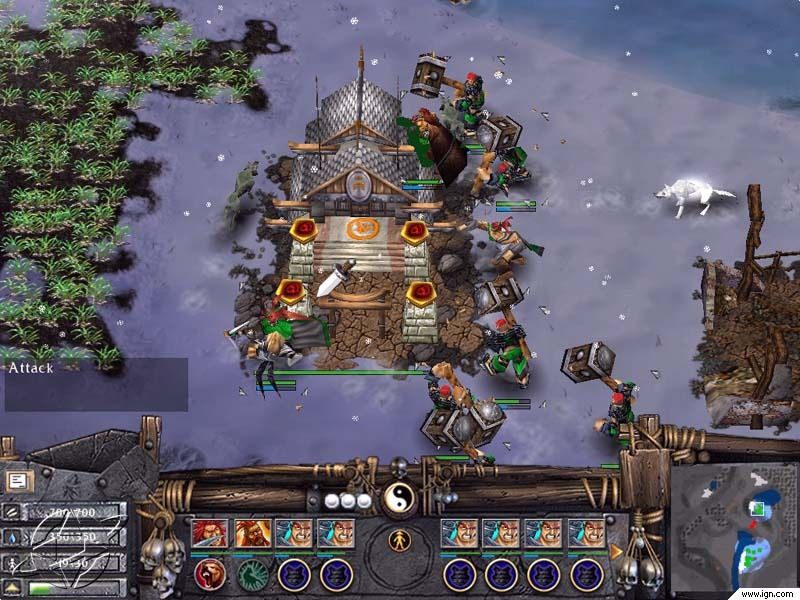Select the unit portrait above the green wolf
800x600 pixels.
252,533
